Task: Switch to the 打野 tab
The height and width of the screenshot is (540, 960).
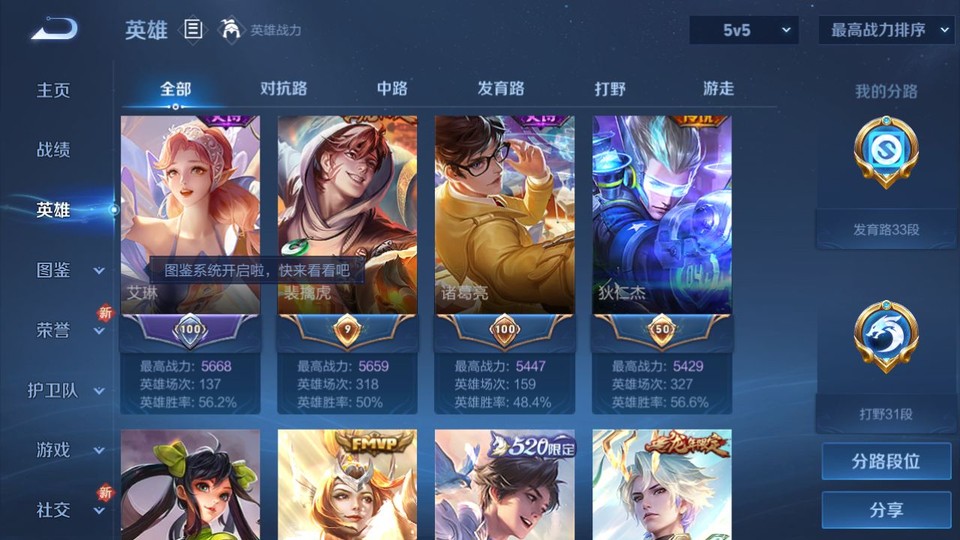Action: tap(610, 89)
